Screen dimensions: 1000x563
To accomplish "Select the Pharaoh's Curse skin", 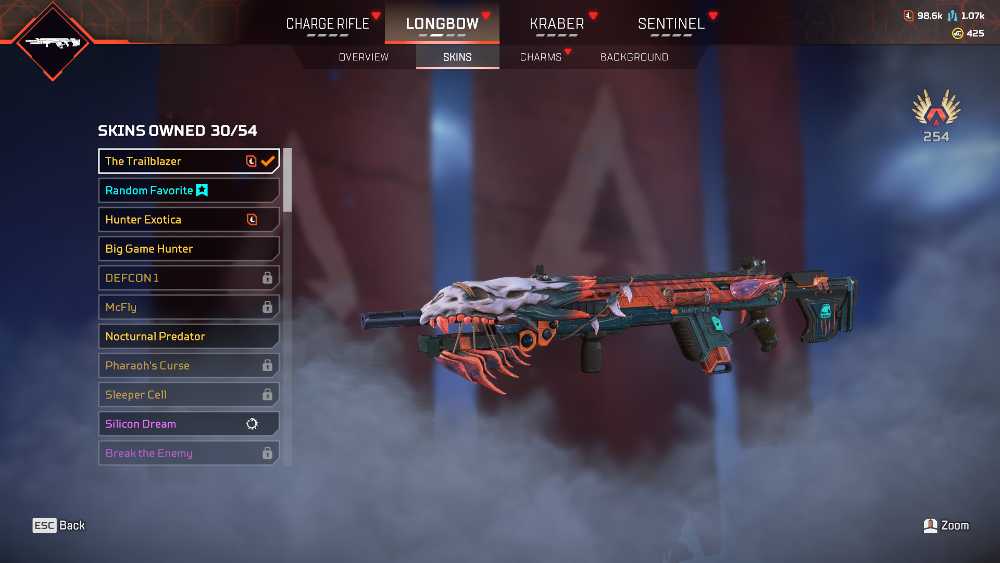I will [188, 365].
